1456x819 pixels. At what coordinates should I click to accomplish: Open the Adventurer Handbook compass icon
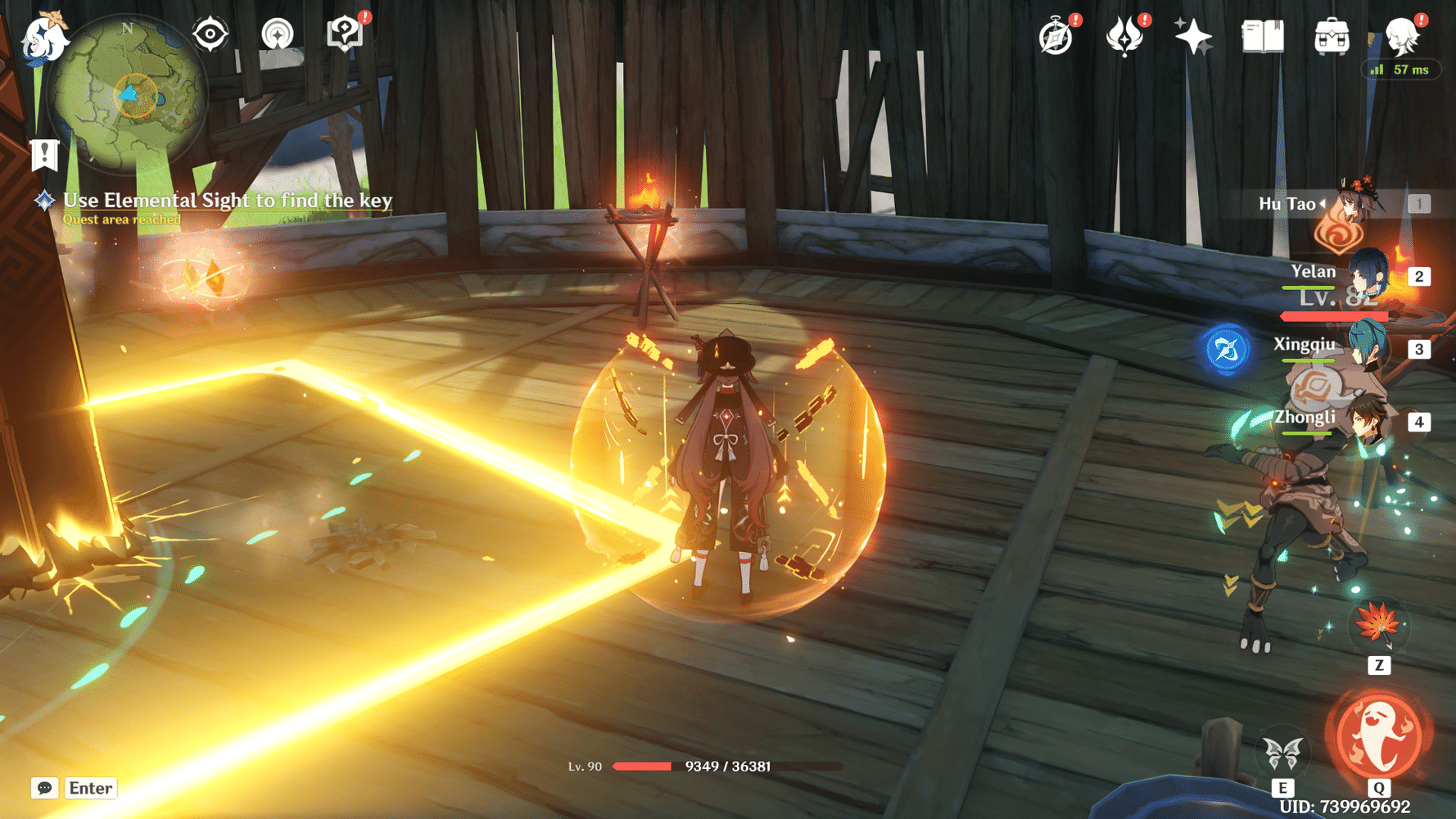[1056, 37]
